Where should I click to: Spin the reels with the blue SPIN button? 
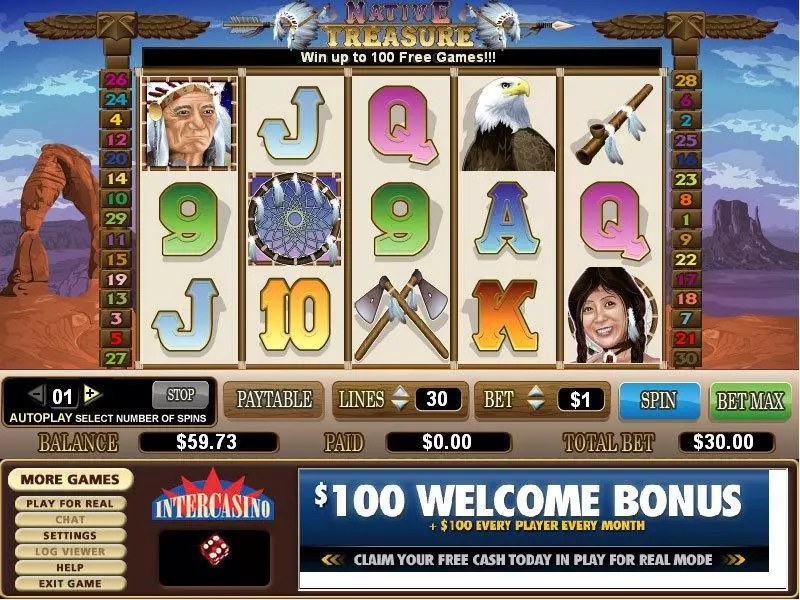point(658,401)
